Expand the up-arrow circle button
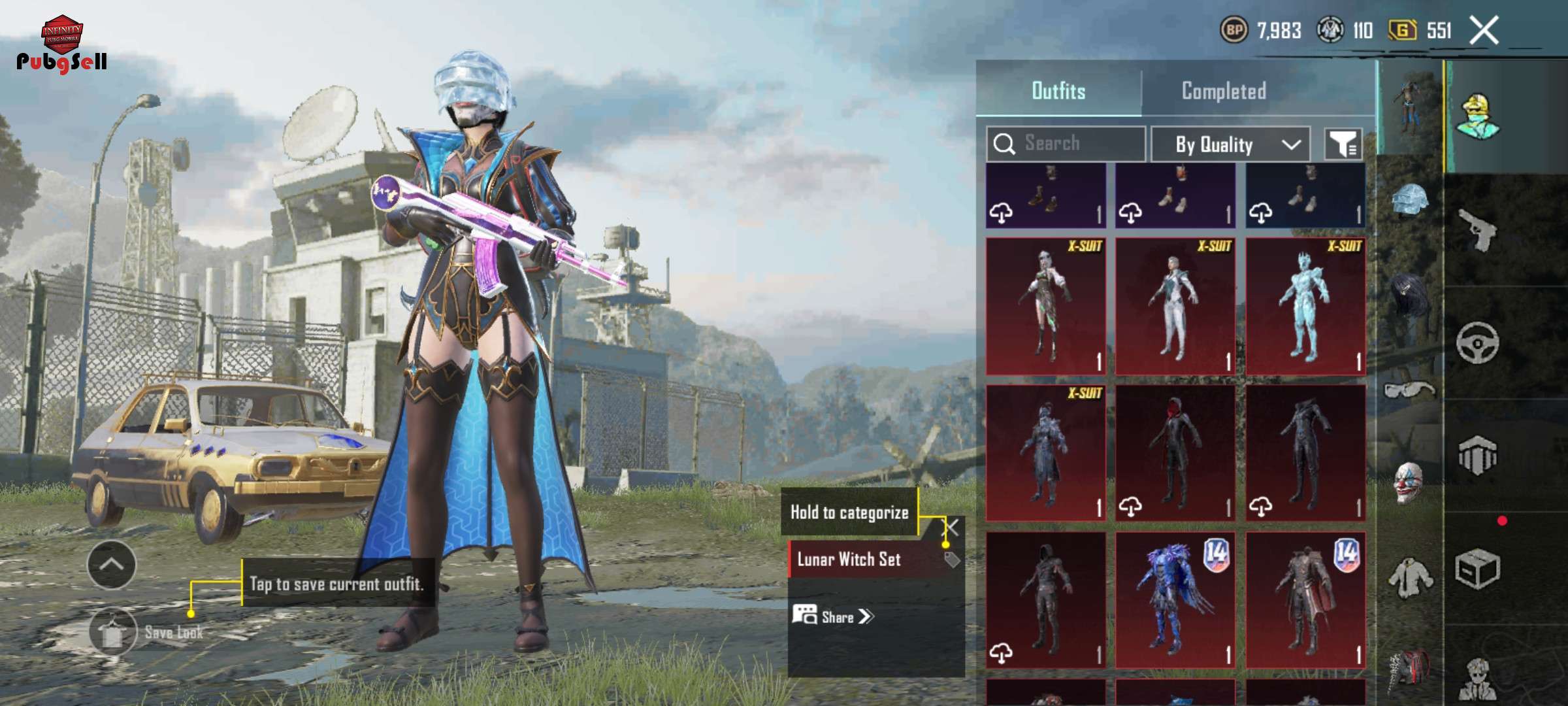Image resolution: width=1568 pixels, height=706 pixels. (111, 564)
